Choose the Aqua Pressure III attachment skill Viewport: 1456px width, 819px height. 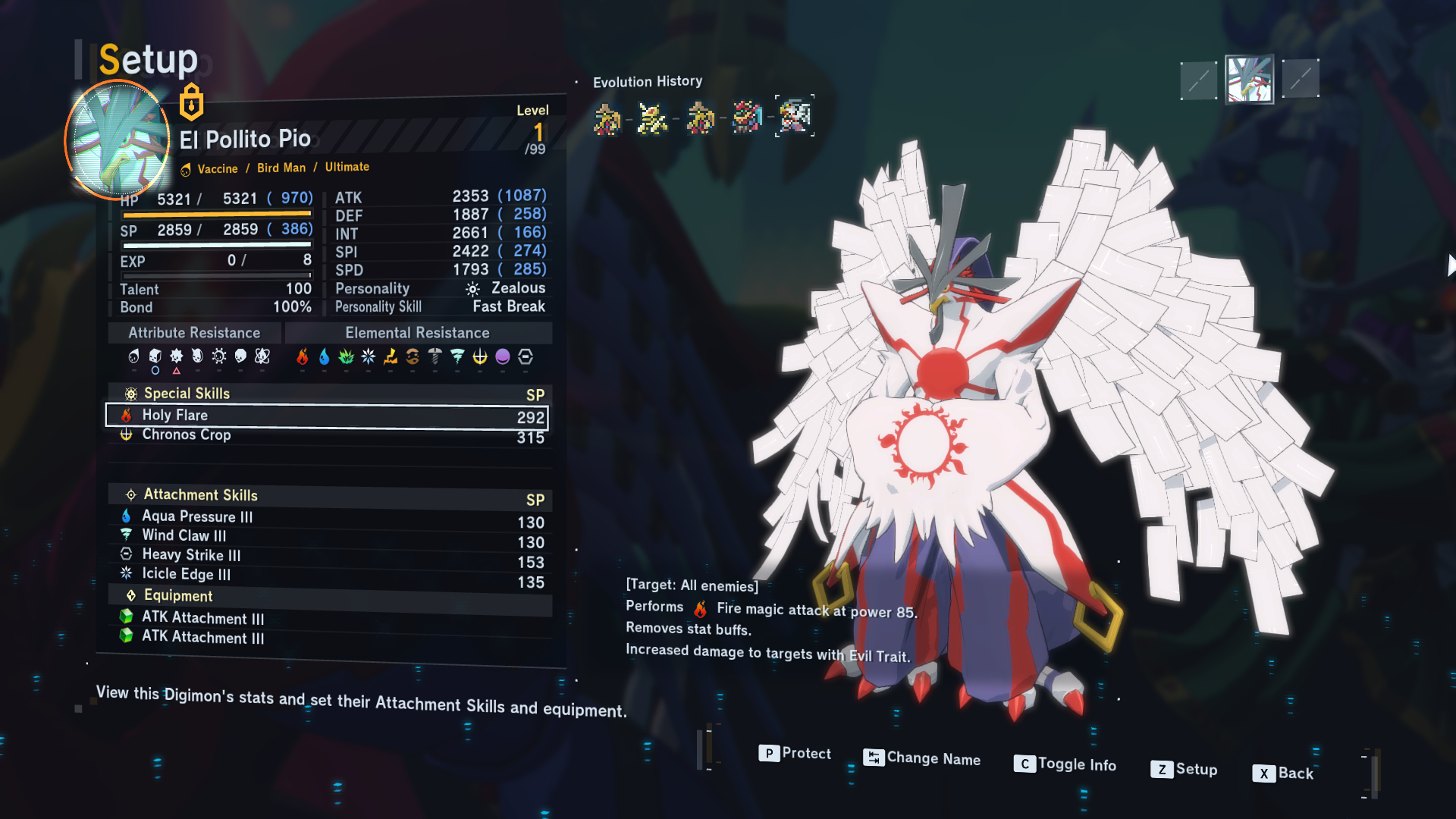point(326,517)
